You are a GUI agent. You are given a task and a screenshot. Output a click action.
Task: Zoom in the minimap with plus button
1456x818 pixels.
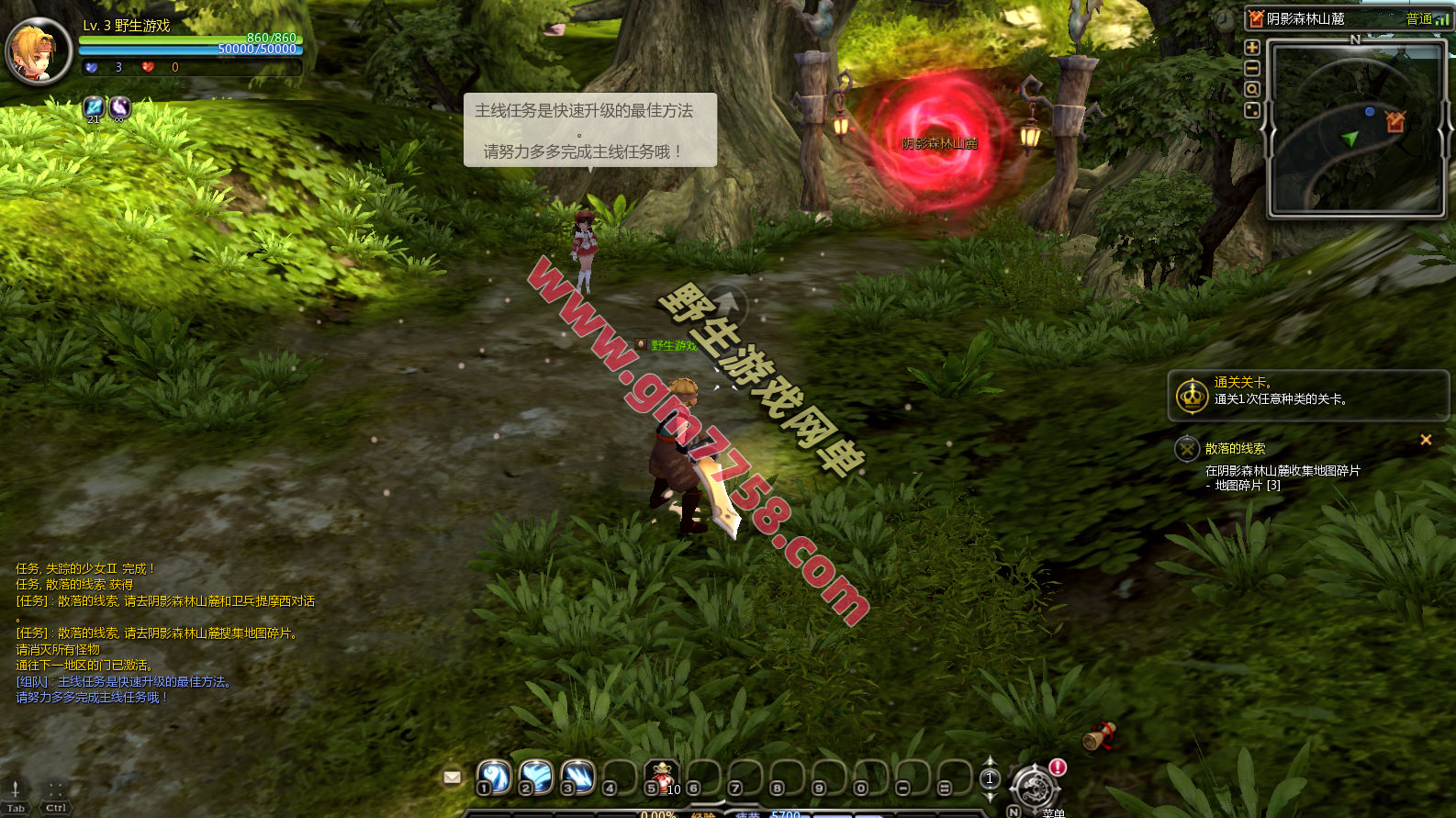[1251, 48]
